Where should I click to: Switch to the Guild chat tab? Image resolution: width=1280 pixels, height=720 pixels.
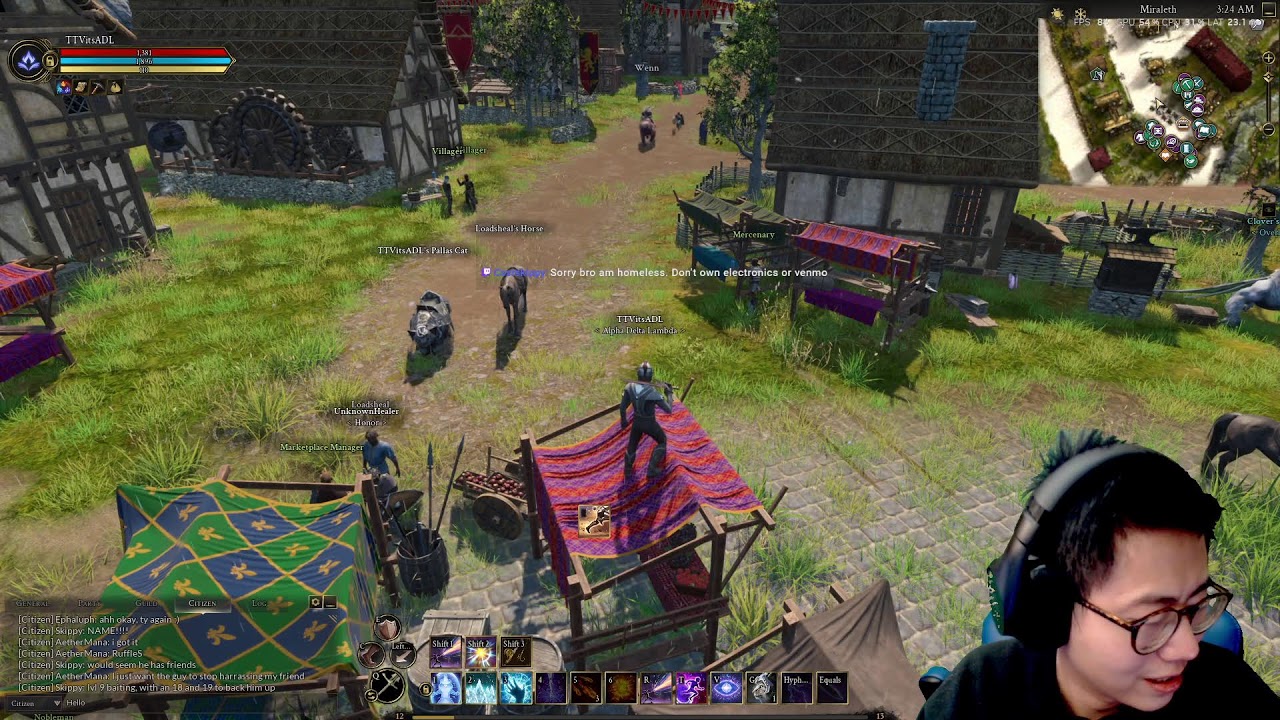point(146,603)
